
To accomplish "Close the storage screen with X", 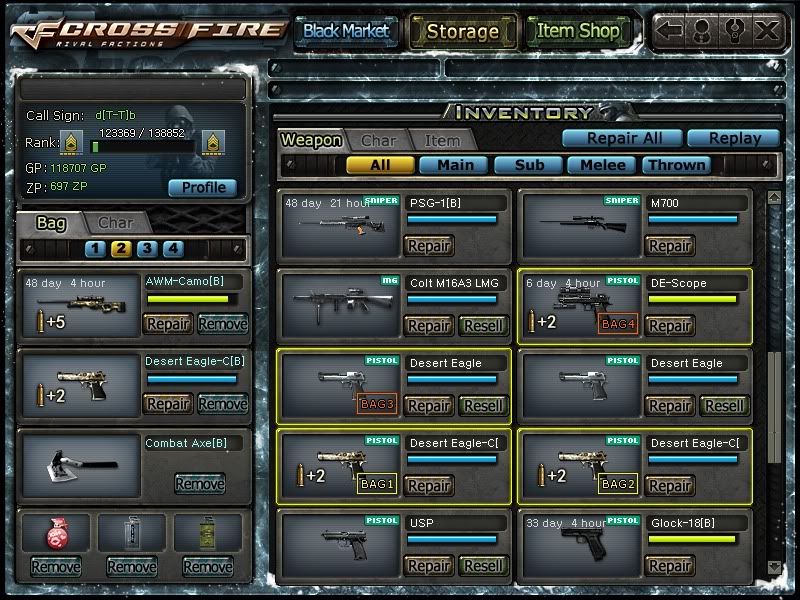I will 767,30.
